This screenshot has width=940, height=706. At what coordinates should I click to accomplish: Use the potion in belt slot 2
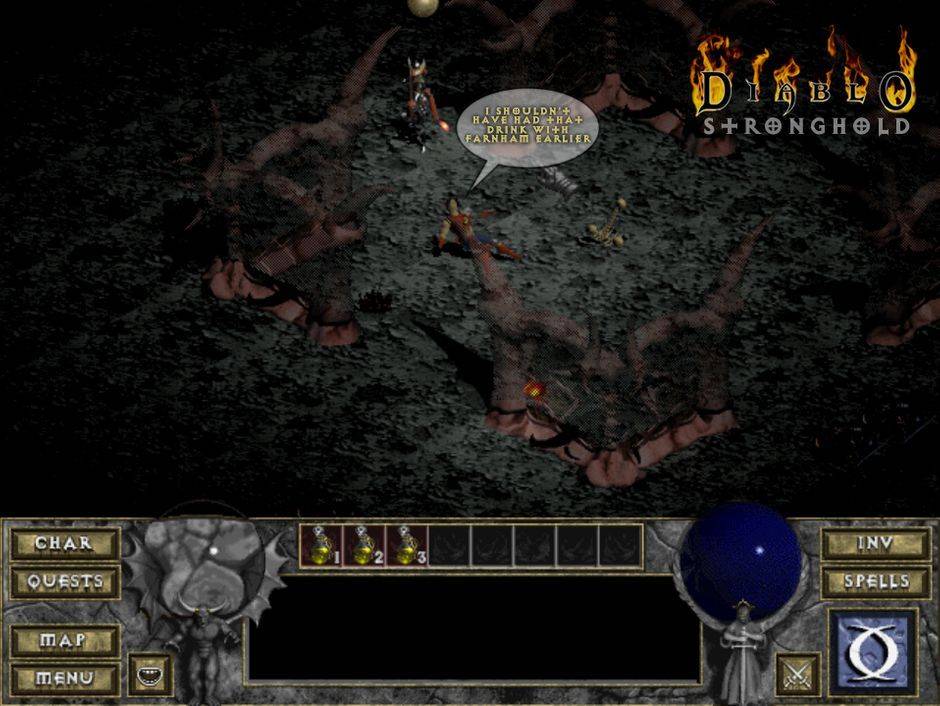(x=364, y=546)
